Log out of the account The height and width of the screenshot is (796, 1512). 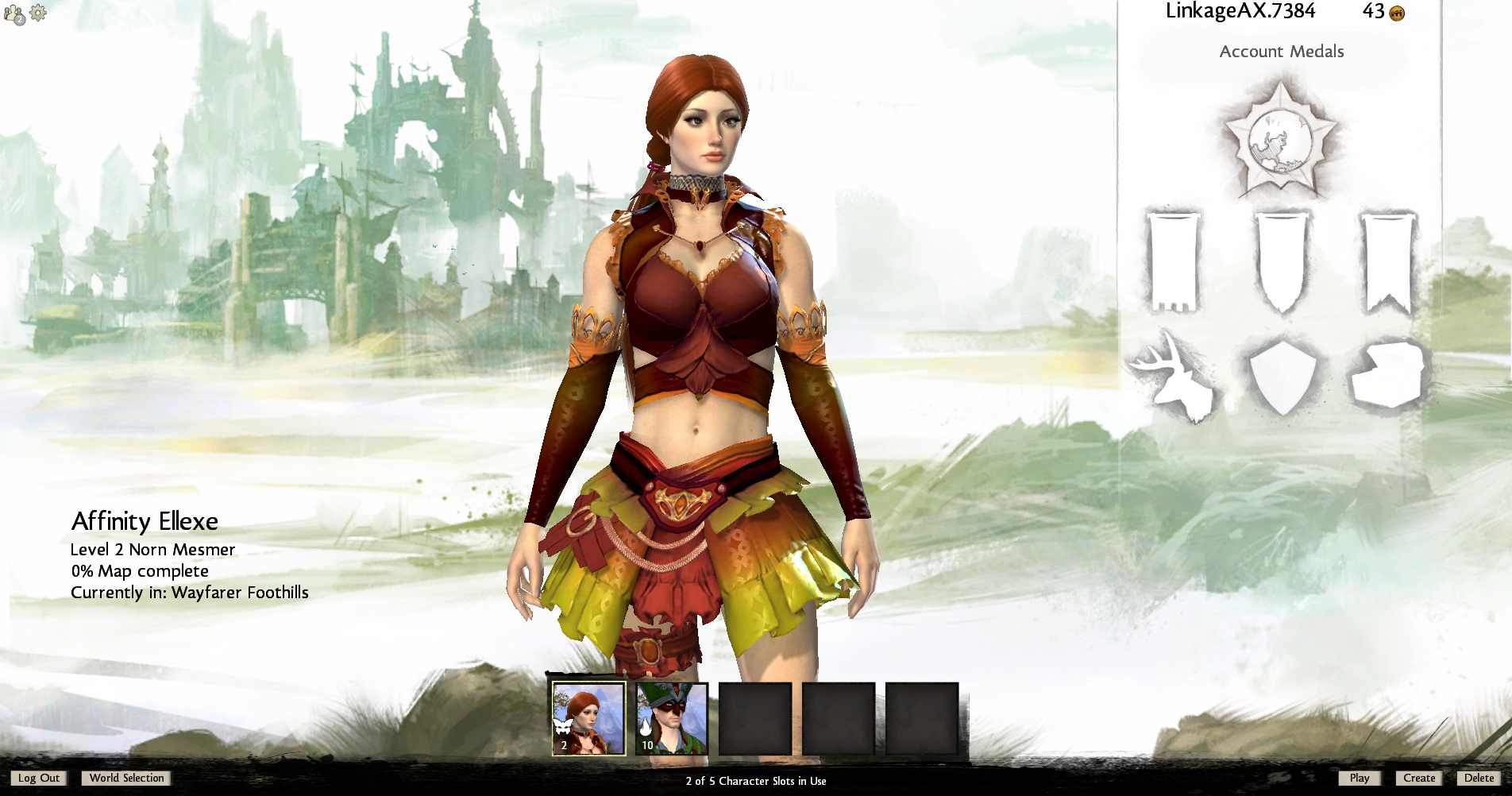39,779
